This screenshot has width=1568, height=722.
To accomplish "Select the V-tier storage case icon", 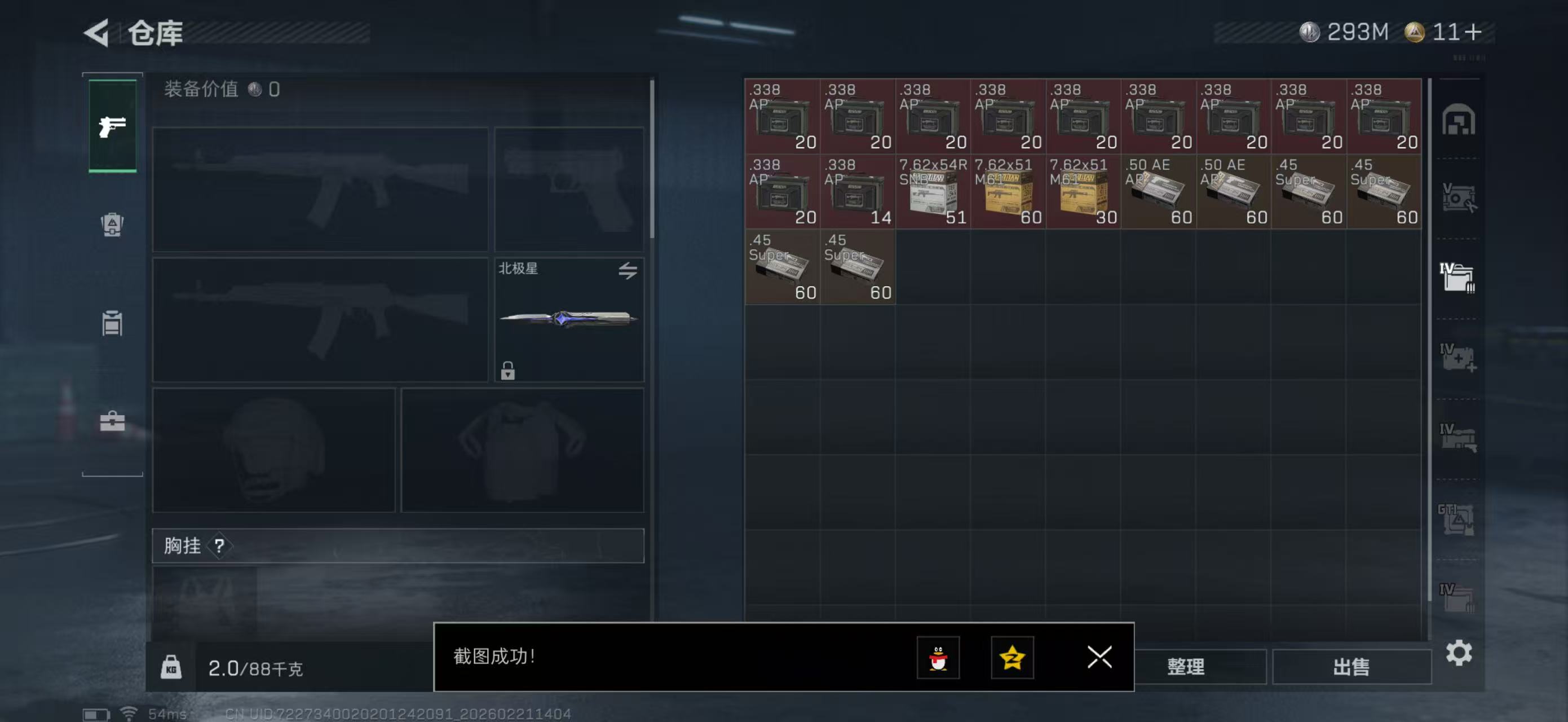I will pos(1461,197).
